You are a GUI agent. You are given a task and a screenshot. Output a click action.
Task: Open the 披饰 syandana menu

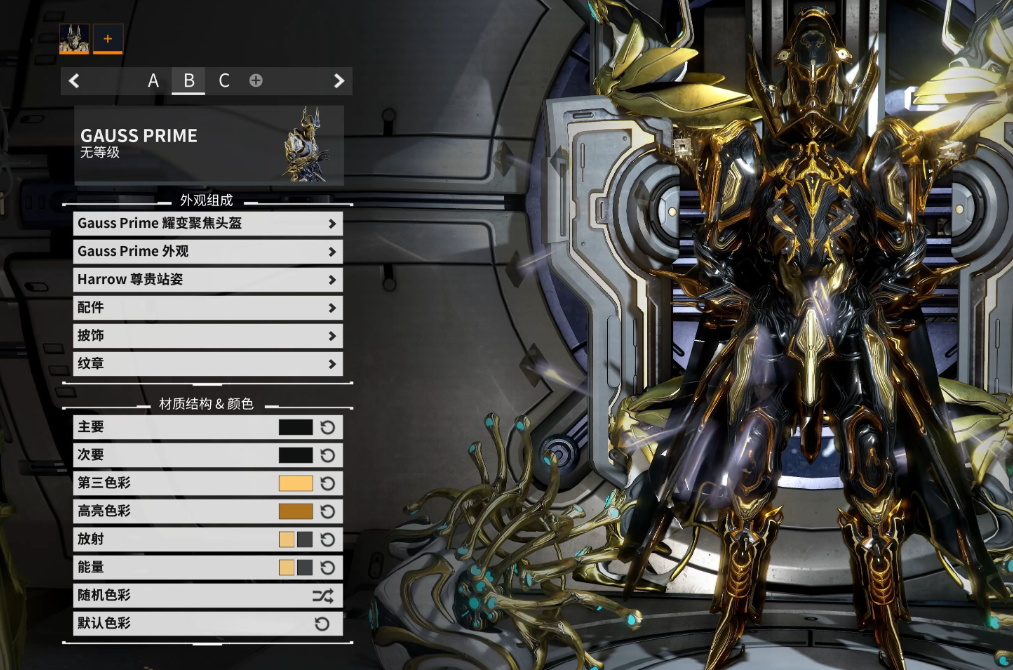click(208, 336)
